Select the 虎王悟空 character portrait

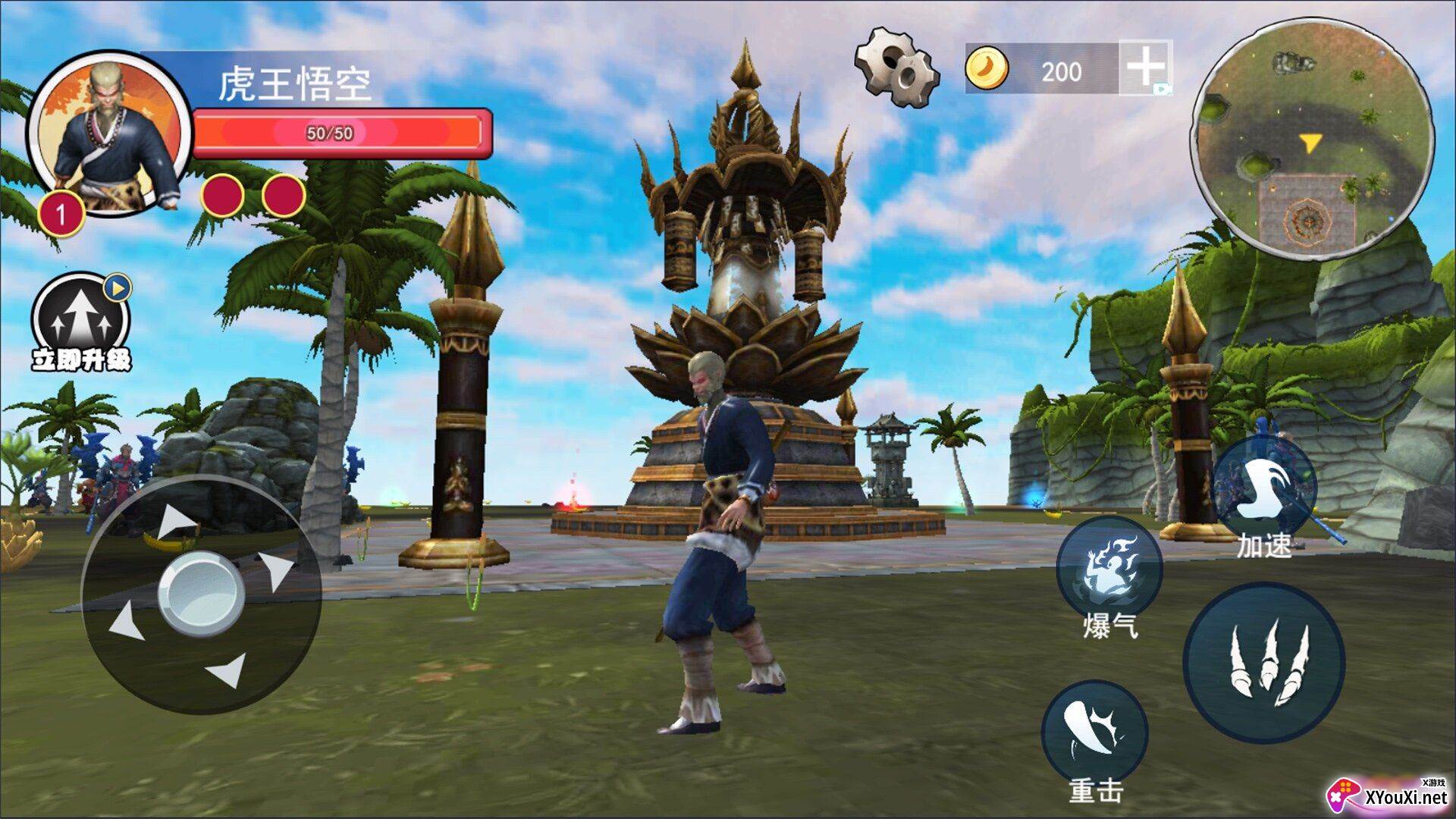pos(110,134)
